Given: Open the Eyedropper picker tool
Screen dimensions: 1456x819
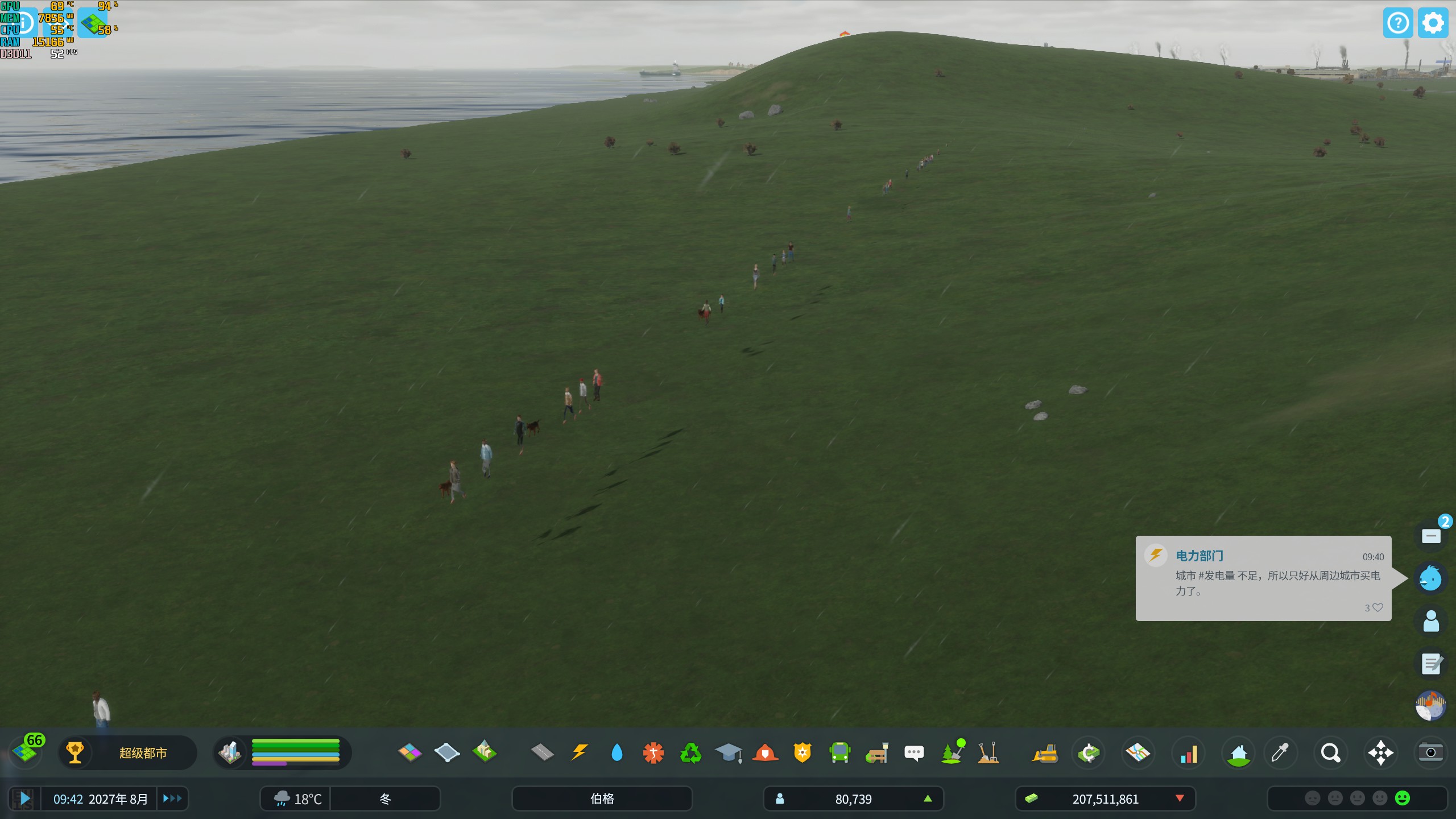Looking at the screenshot, I should click(x=1281, y=752).
